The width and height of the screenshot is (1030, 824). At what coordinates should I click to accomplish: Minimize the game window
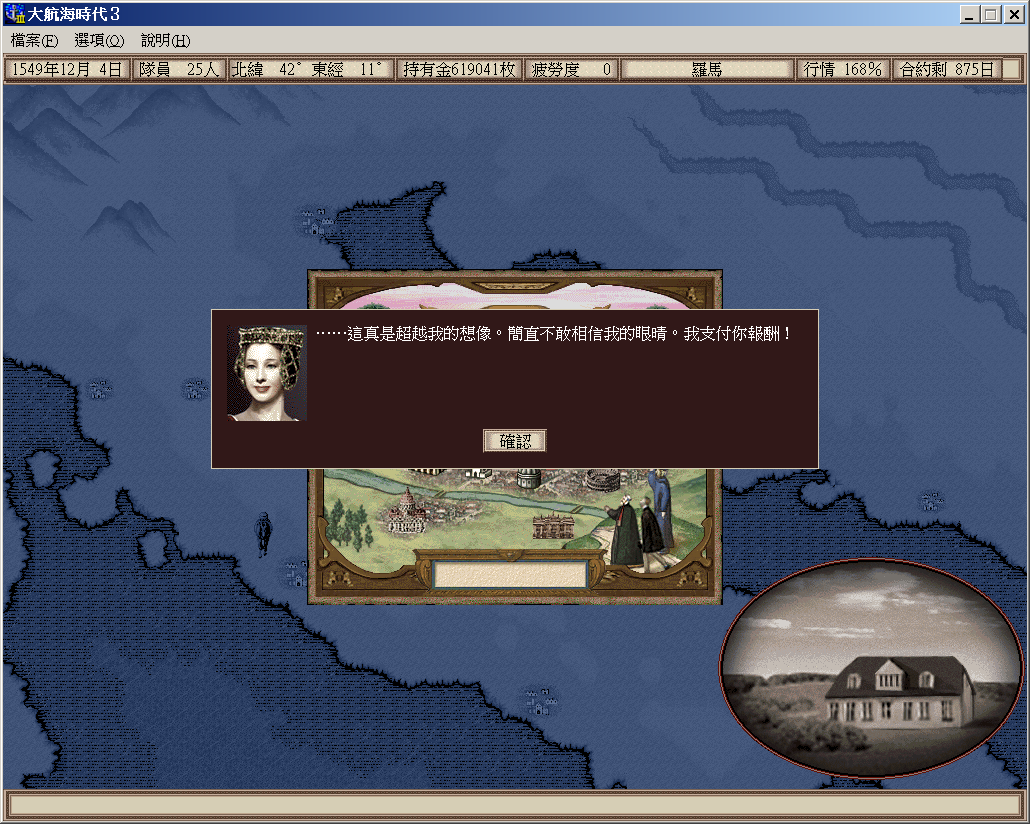pyautogui.click(x=971, y=14)
